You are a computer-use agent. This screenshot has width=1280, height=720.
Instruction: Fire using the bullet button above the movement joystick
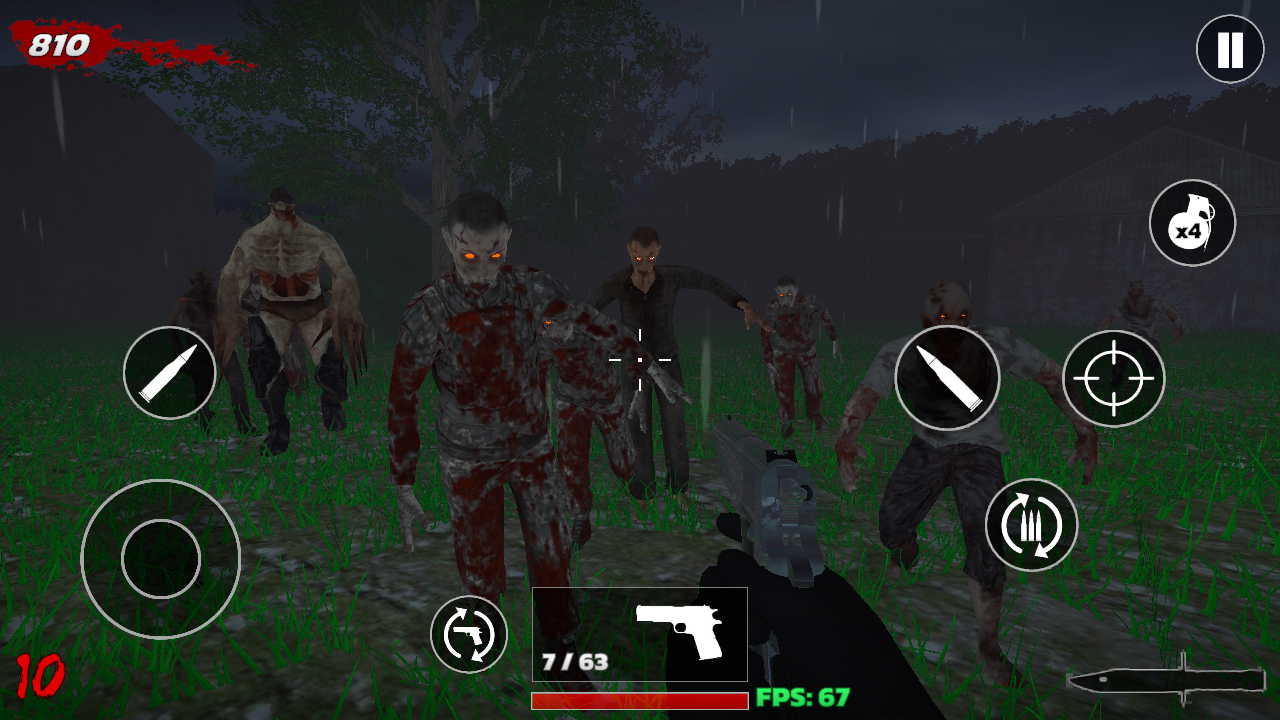(170, 373)
